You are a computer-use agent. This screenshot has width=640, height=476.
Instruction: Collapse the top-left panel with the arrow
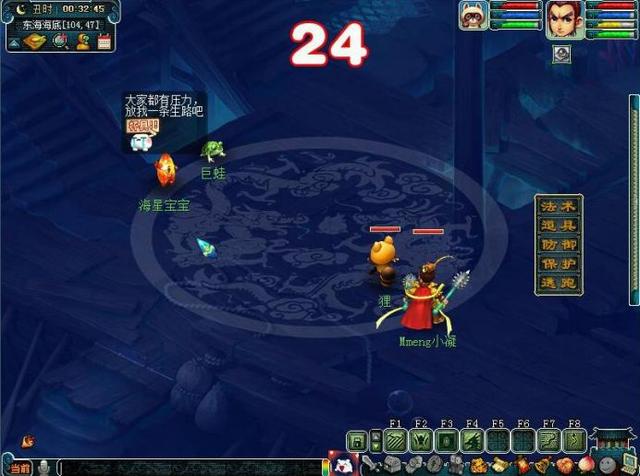14,41
